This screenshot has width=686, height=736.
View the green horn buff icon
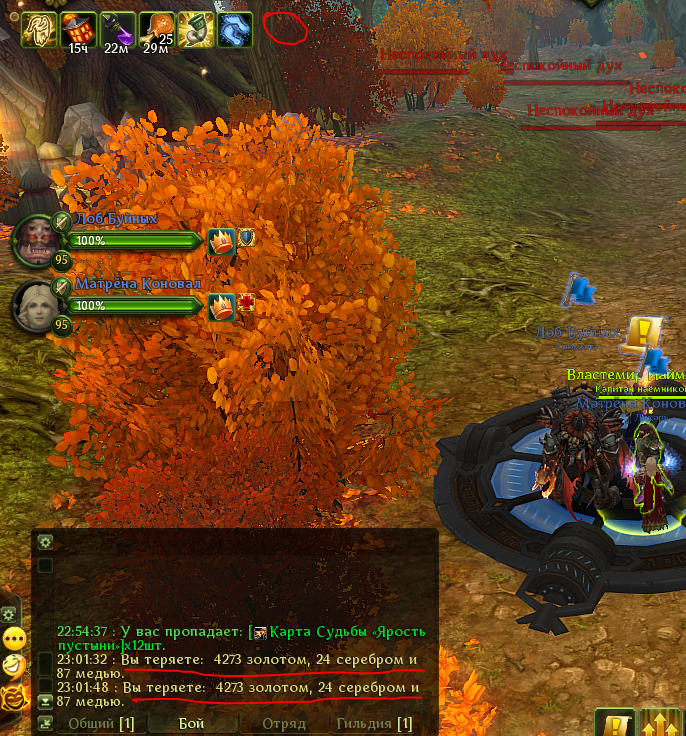(195, 29)
